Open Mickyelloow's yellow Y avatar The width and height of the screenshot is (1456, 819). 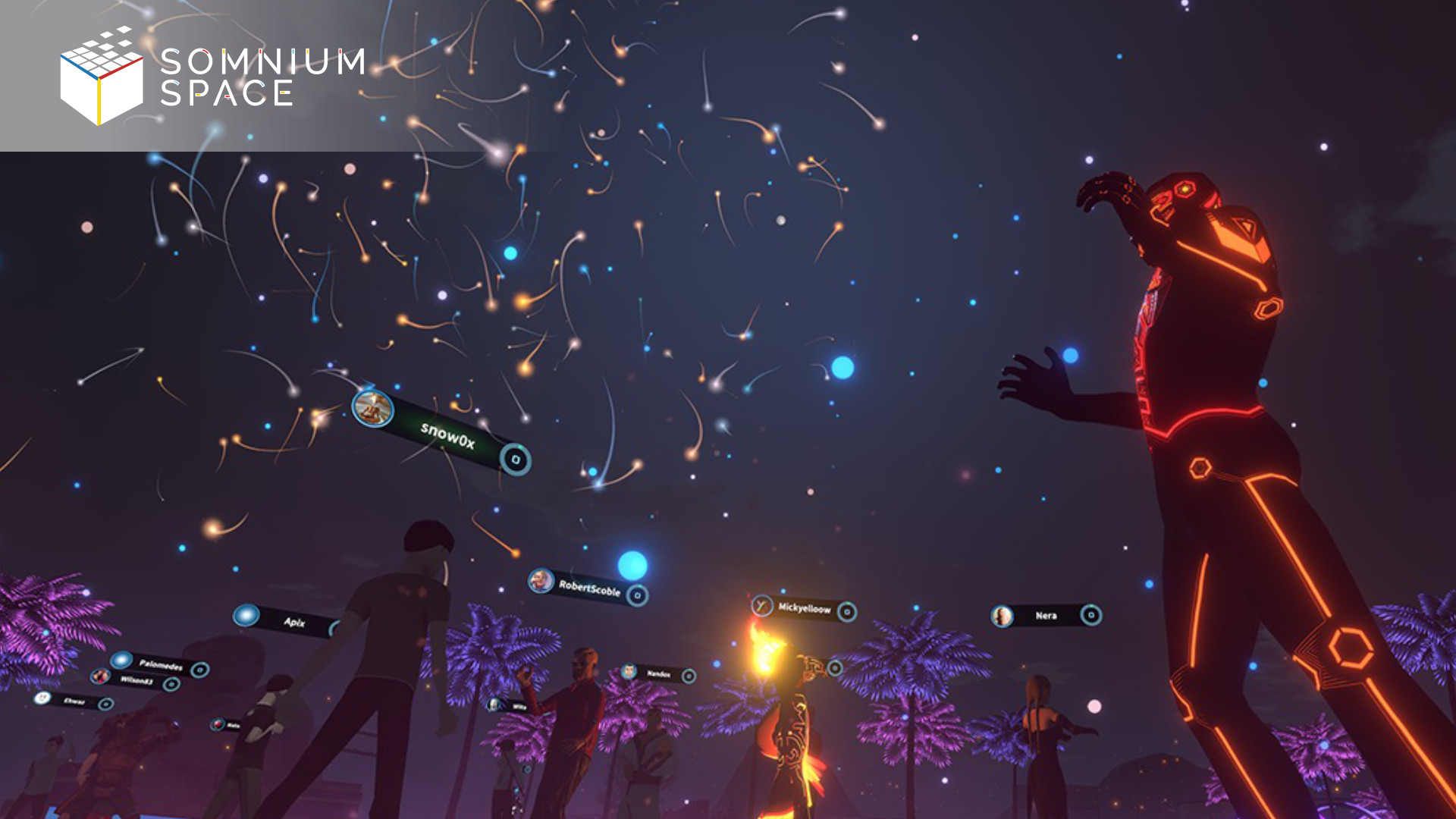pos(762,605)
